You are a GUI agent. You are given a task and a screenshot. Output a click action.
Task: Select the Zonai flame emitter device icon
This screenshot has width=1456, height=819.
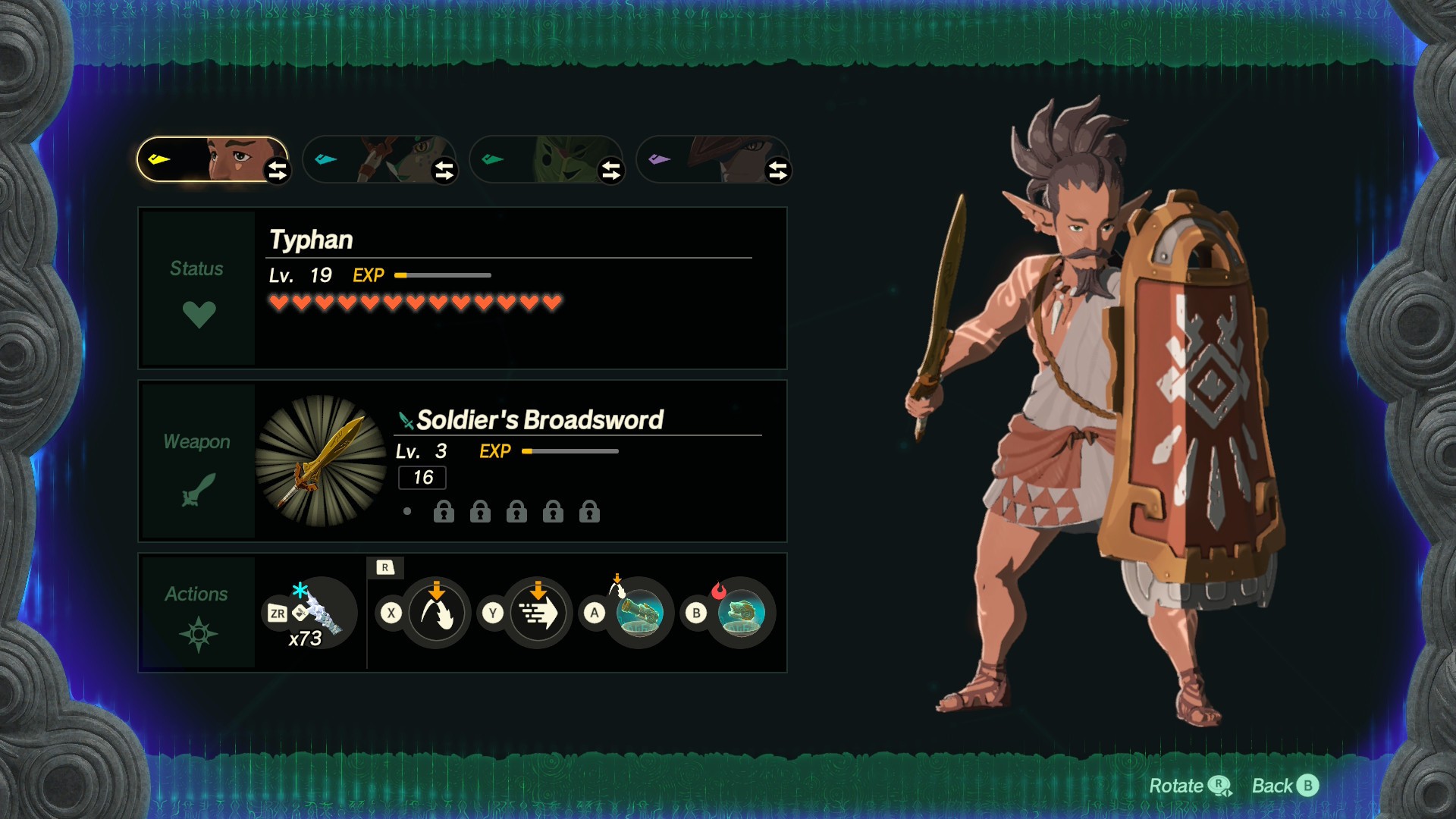[x=741, y=613]
